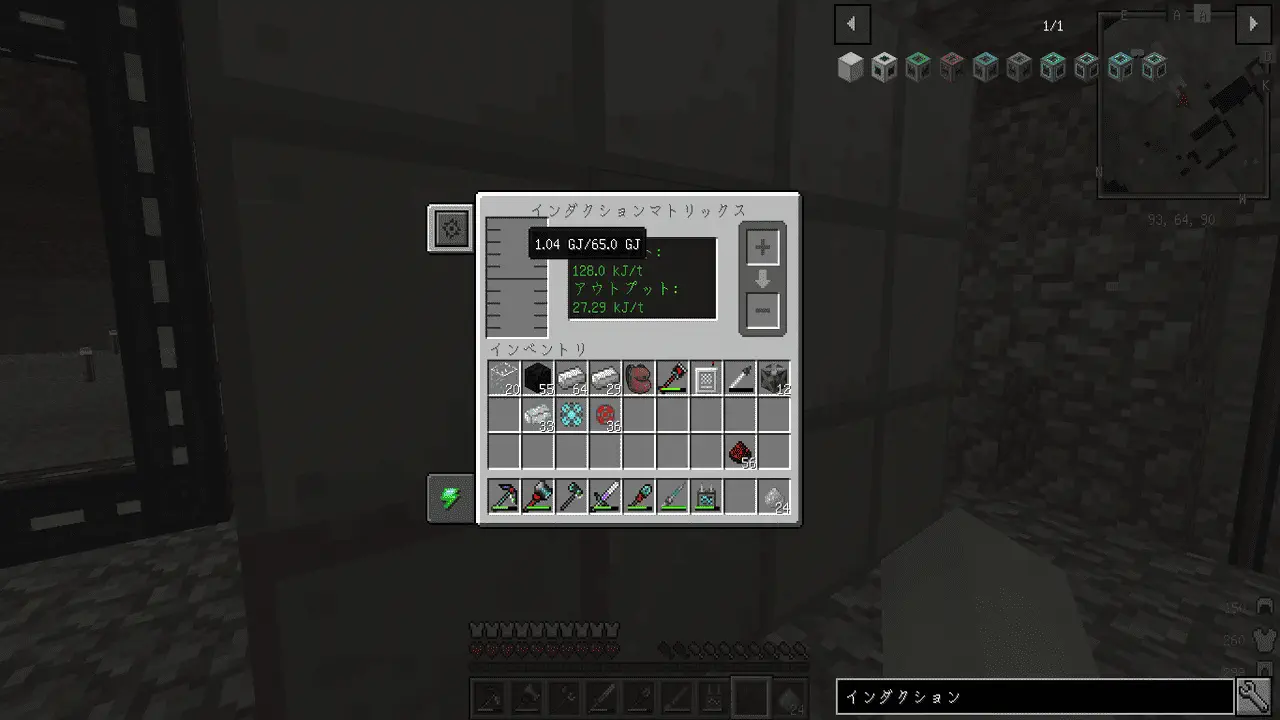The image size is (1280, 720).
Task: Select the hotbar stack of 24
Action: coord(774,497)
